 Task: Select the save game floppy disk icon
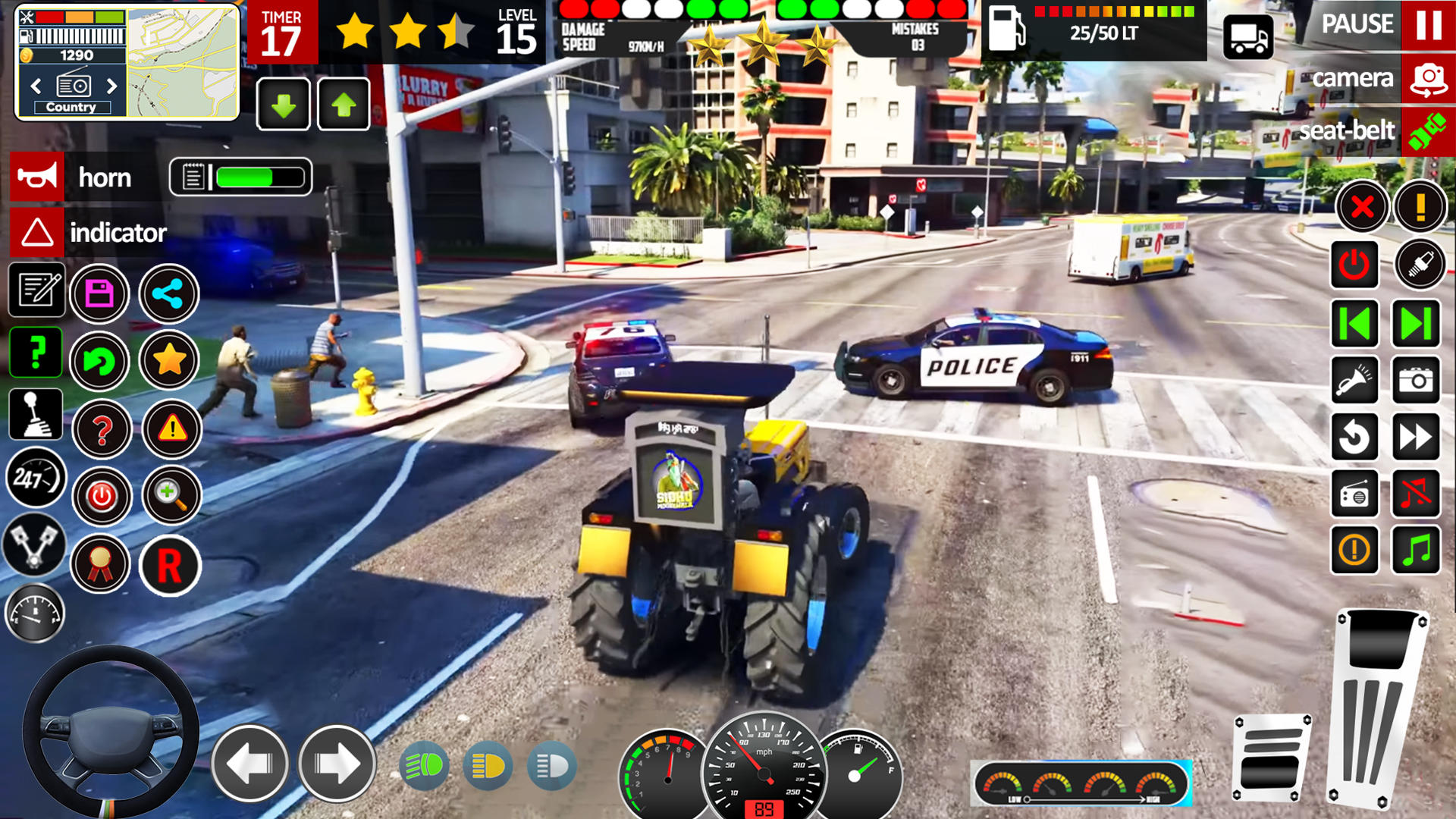point(99,293)
